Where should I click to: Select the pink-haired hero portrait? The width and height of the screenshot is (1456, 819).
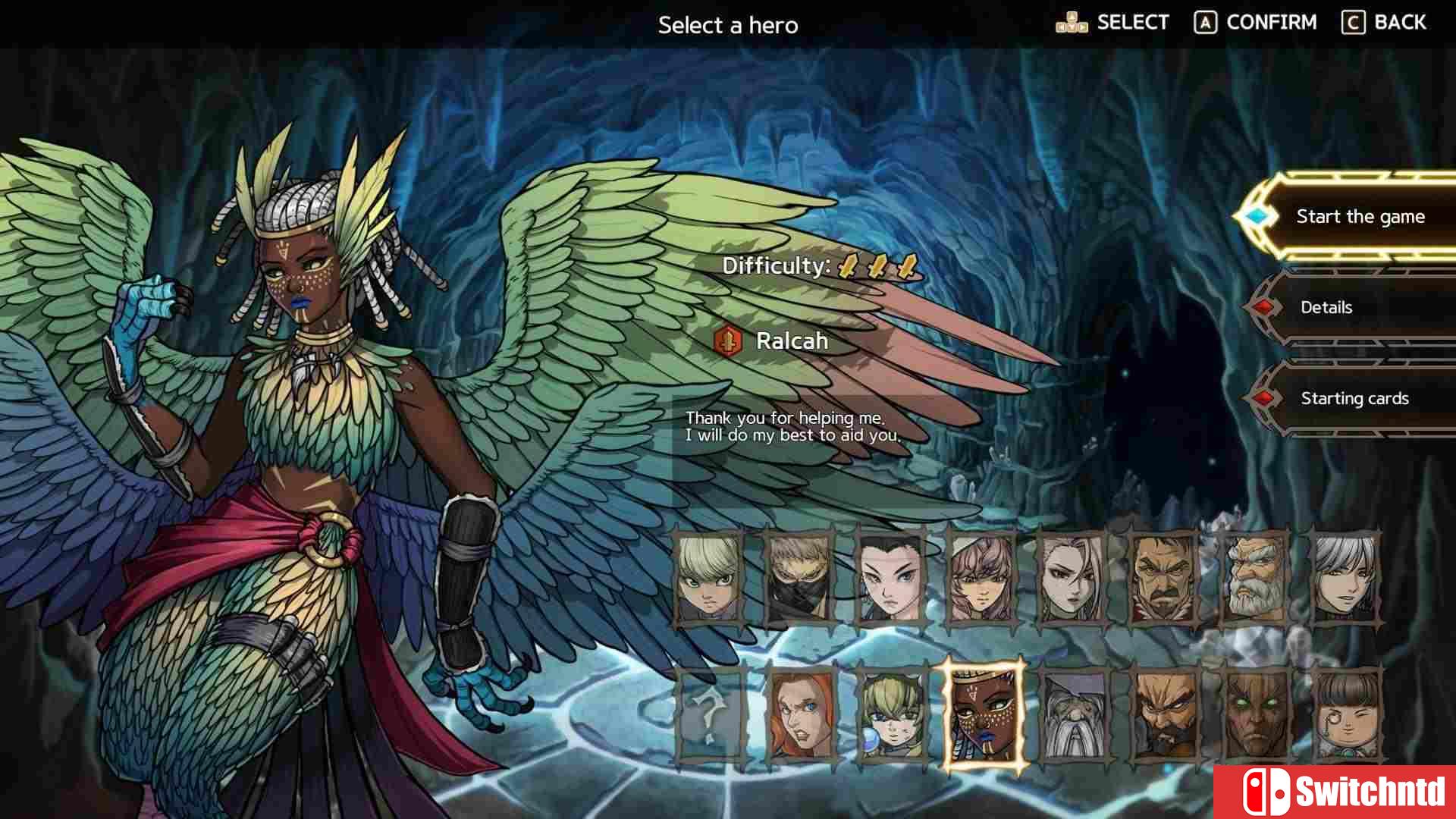pos(981,579)
